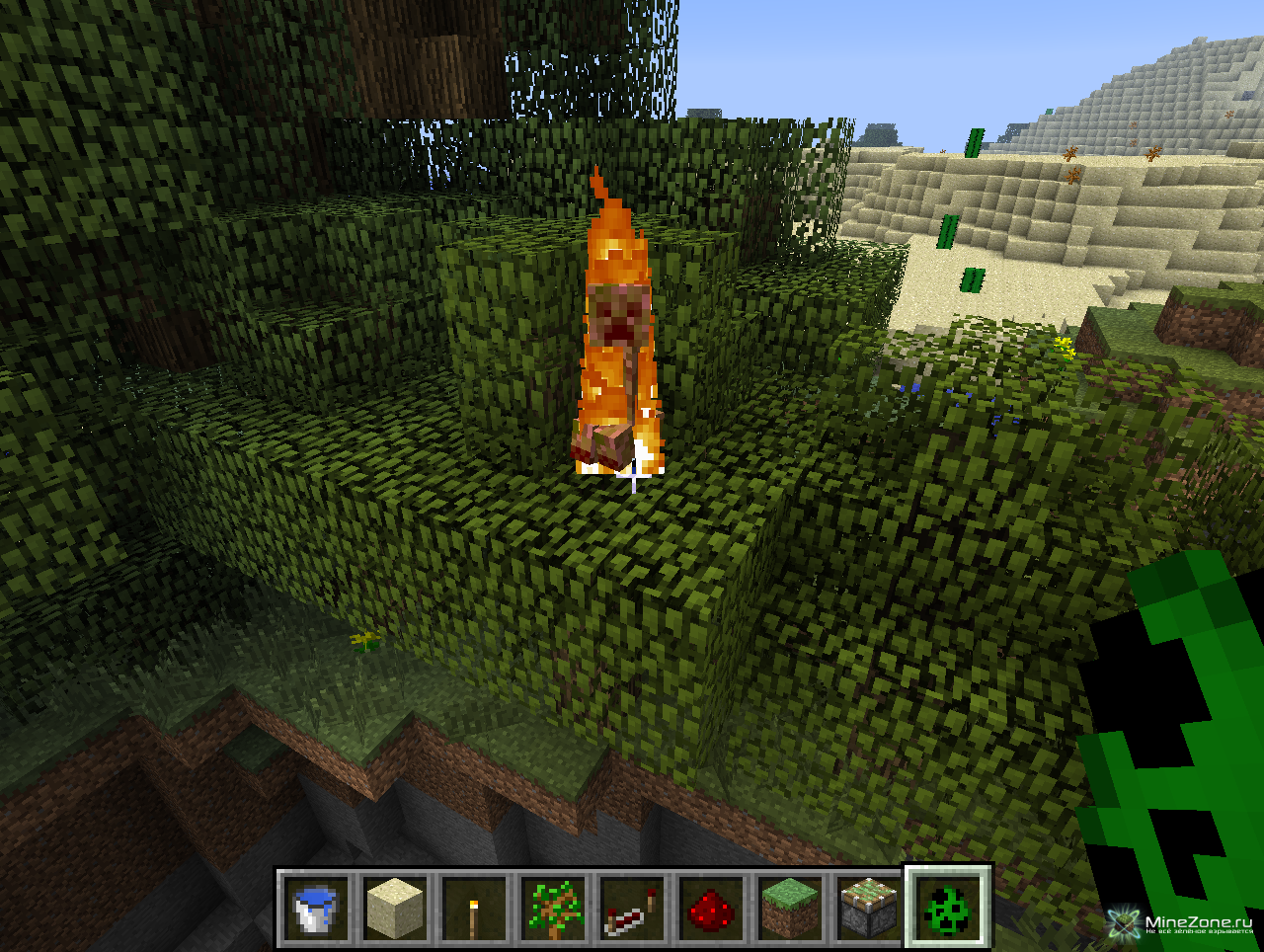Choose the sand block slot

pyautogui.click(x=395, y=909)
